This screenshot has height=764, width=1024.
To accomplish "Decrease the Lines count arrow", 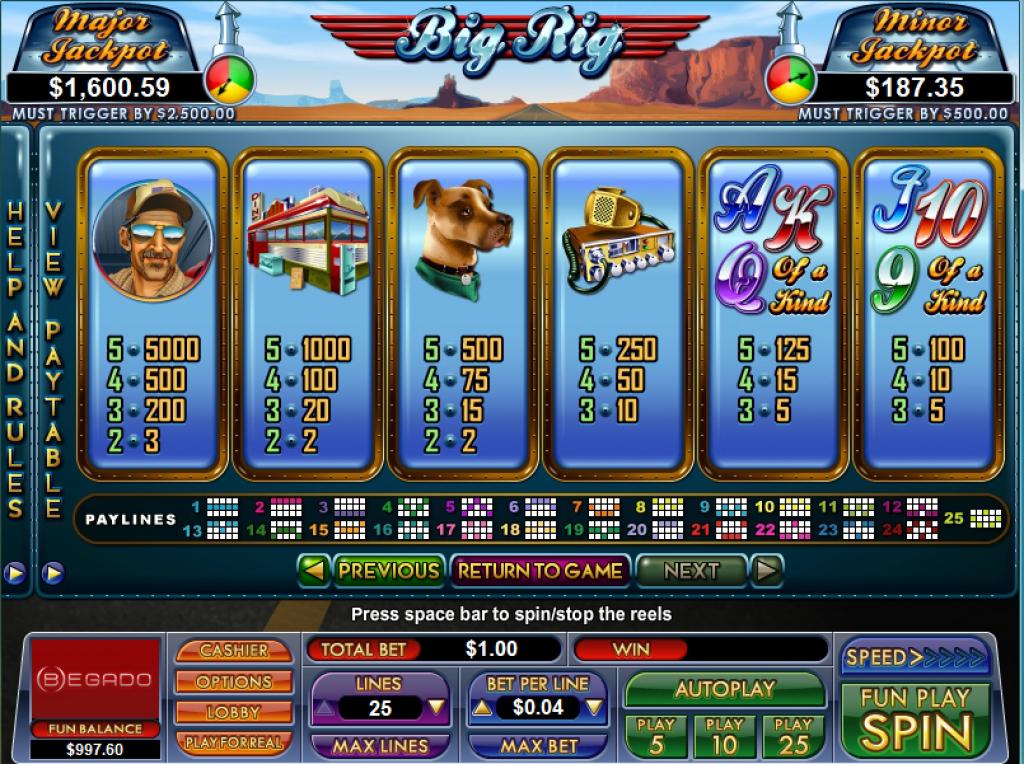I will coord(435,708).
